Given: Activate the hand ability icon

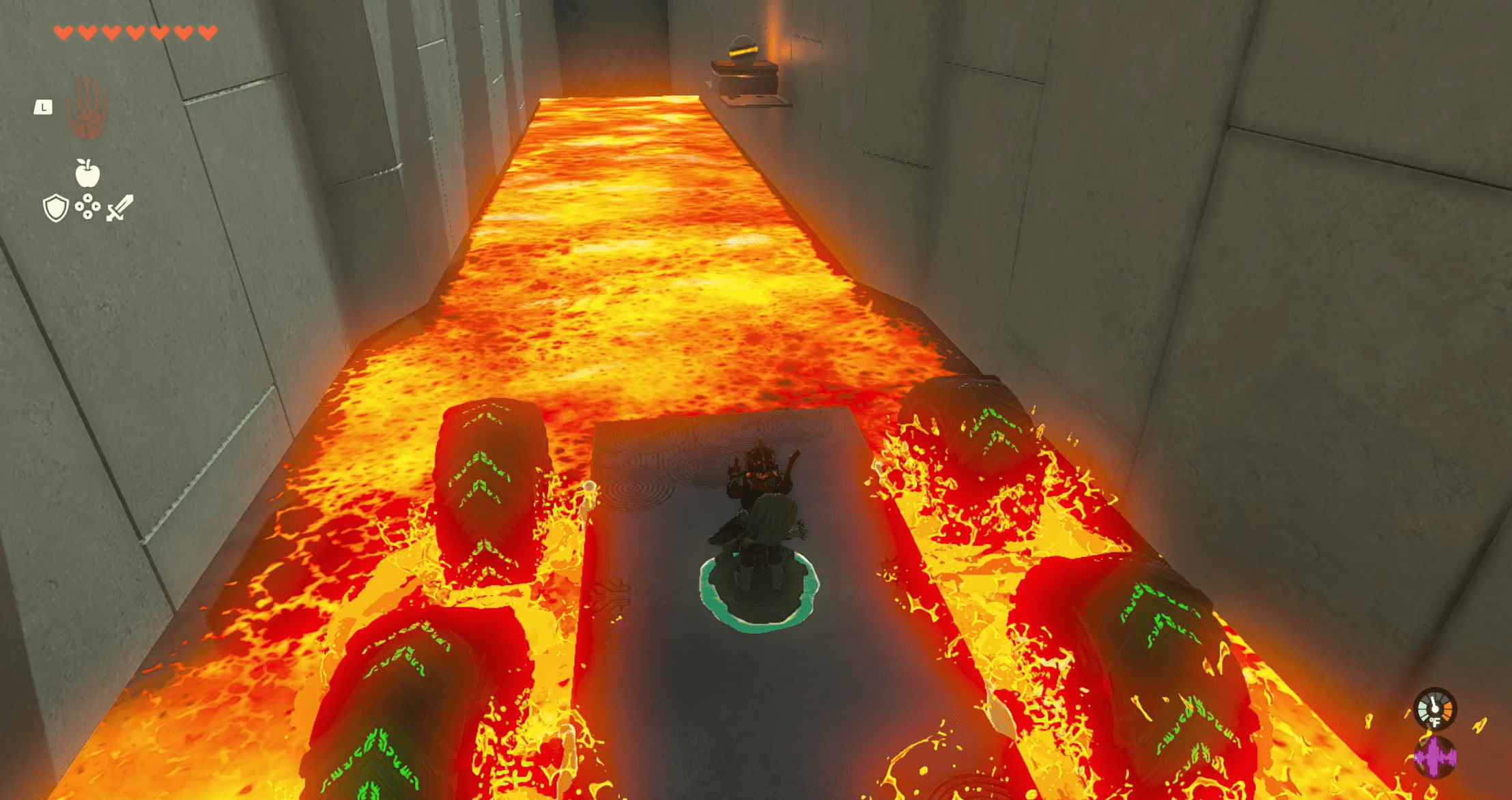Looking at the screenshot, I should 87,107.
